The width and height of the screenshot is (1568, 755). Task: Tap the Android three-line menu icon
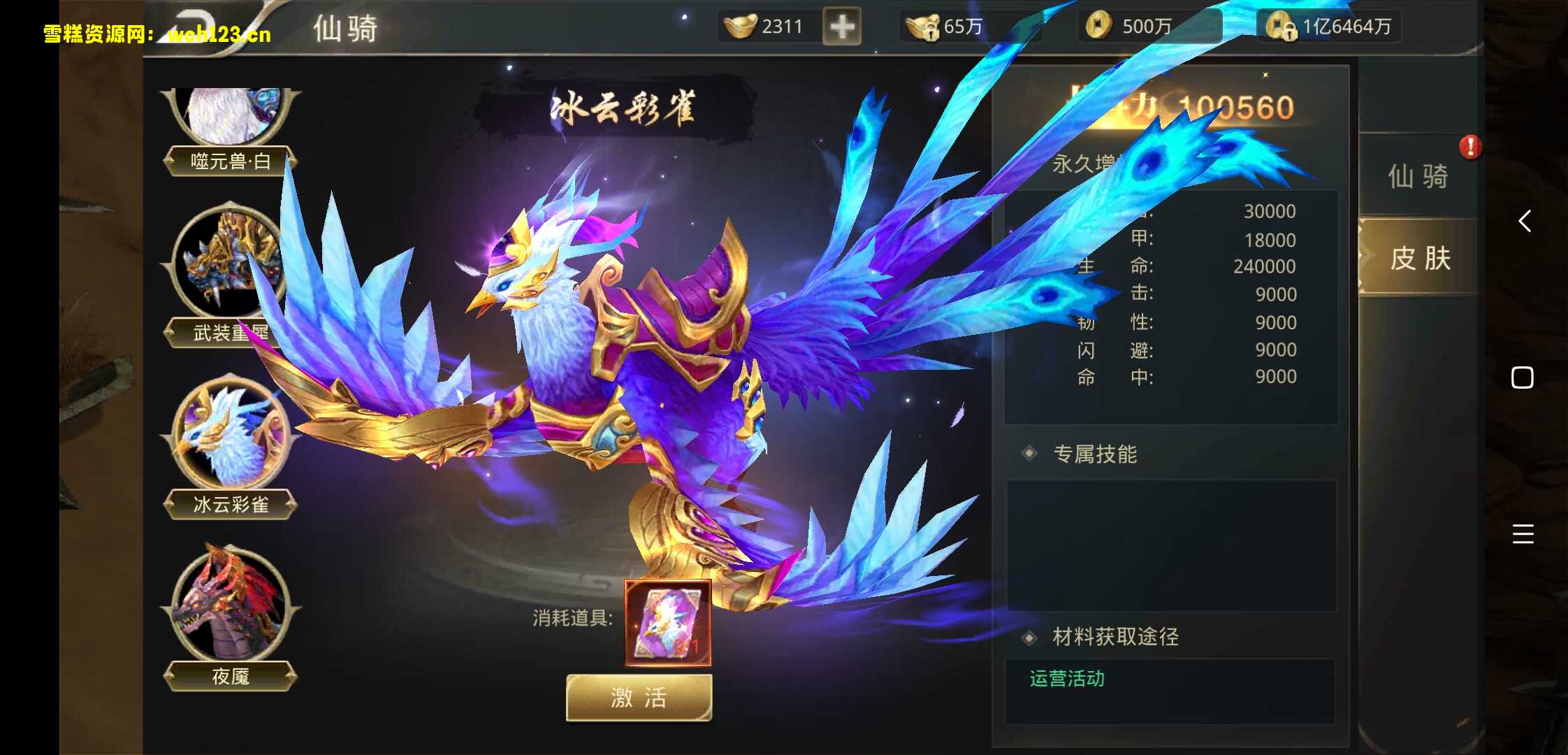1521,533
